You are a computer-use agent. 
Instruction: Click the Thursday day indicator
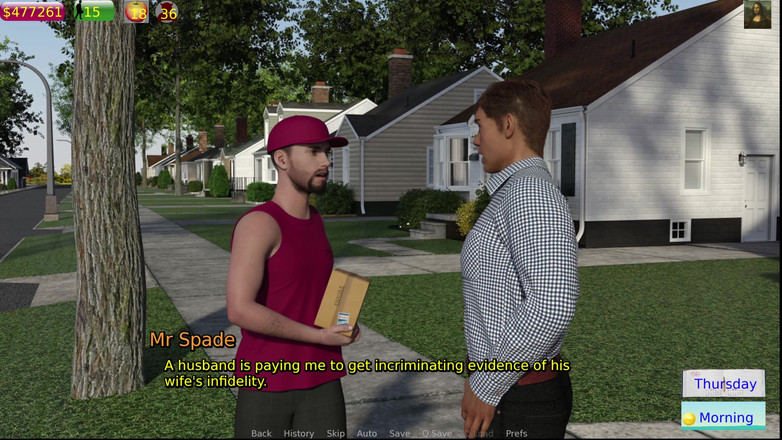pos(724,384)
